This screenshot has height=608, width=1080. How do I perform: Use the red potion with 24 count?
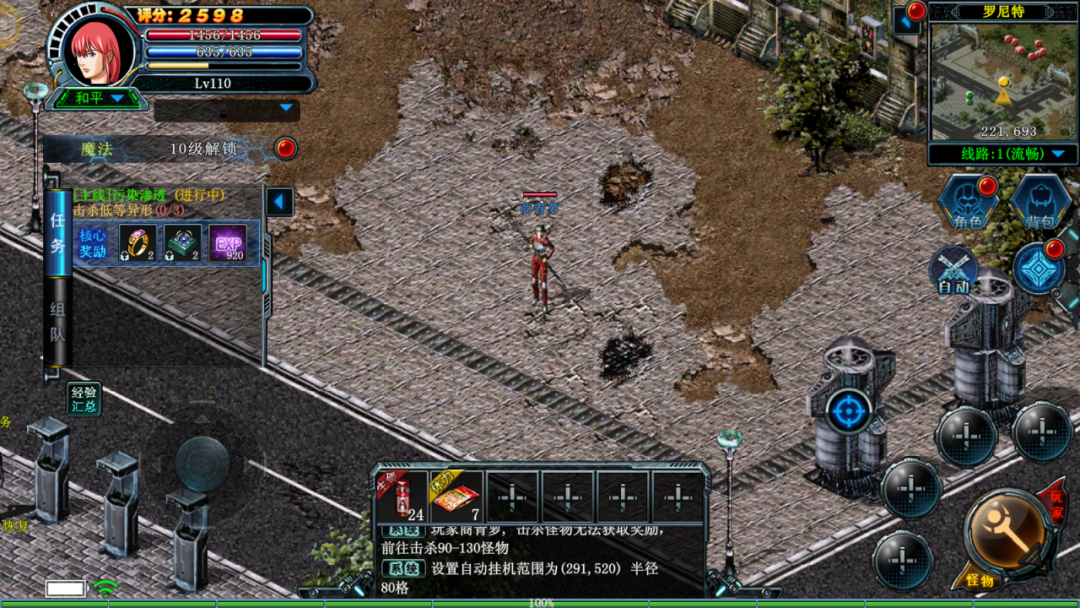[x=402, y=496]
